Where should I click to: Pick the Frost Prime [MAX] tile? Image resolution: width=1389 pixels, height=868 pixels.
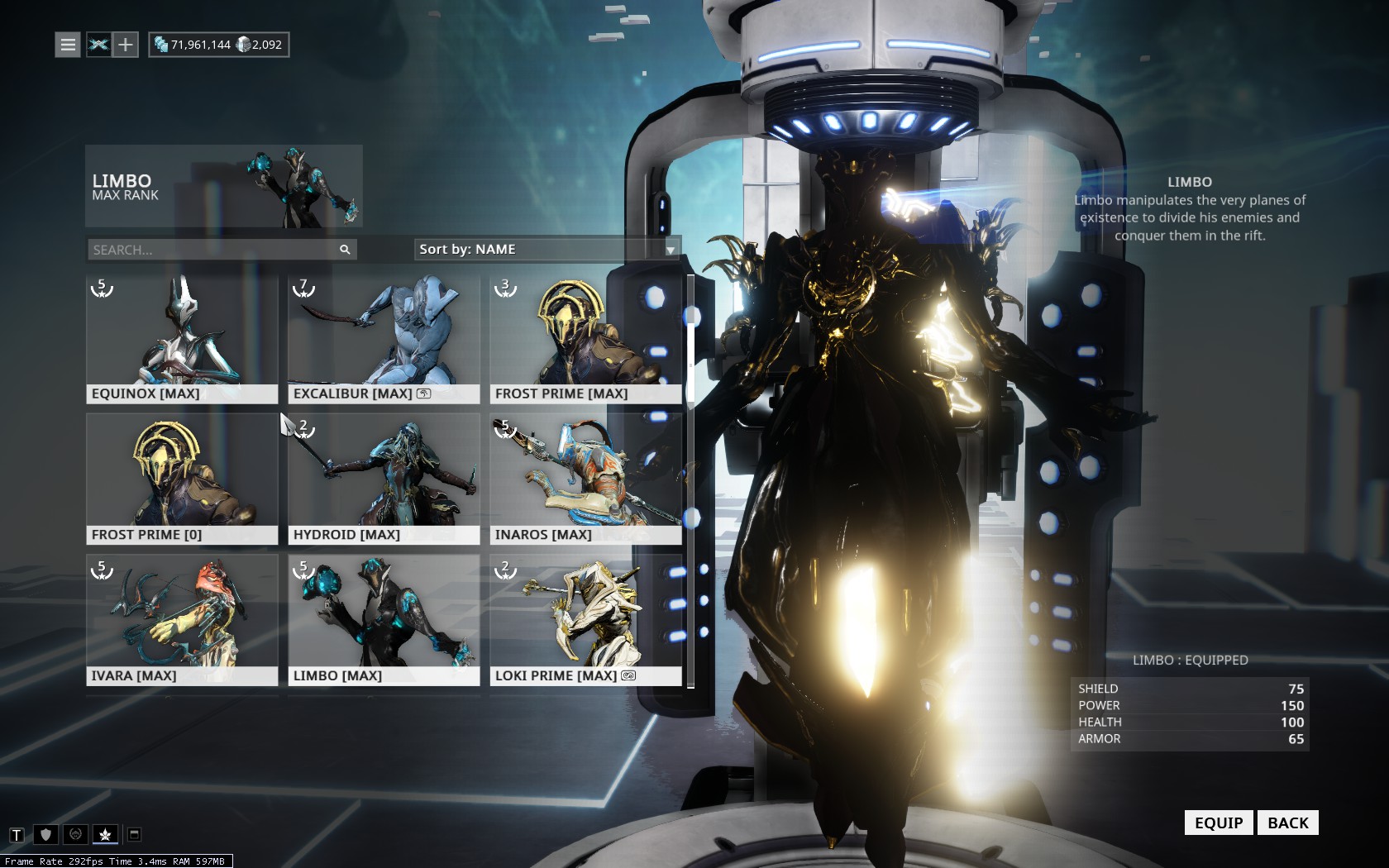(585, 339)
